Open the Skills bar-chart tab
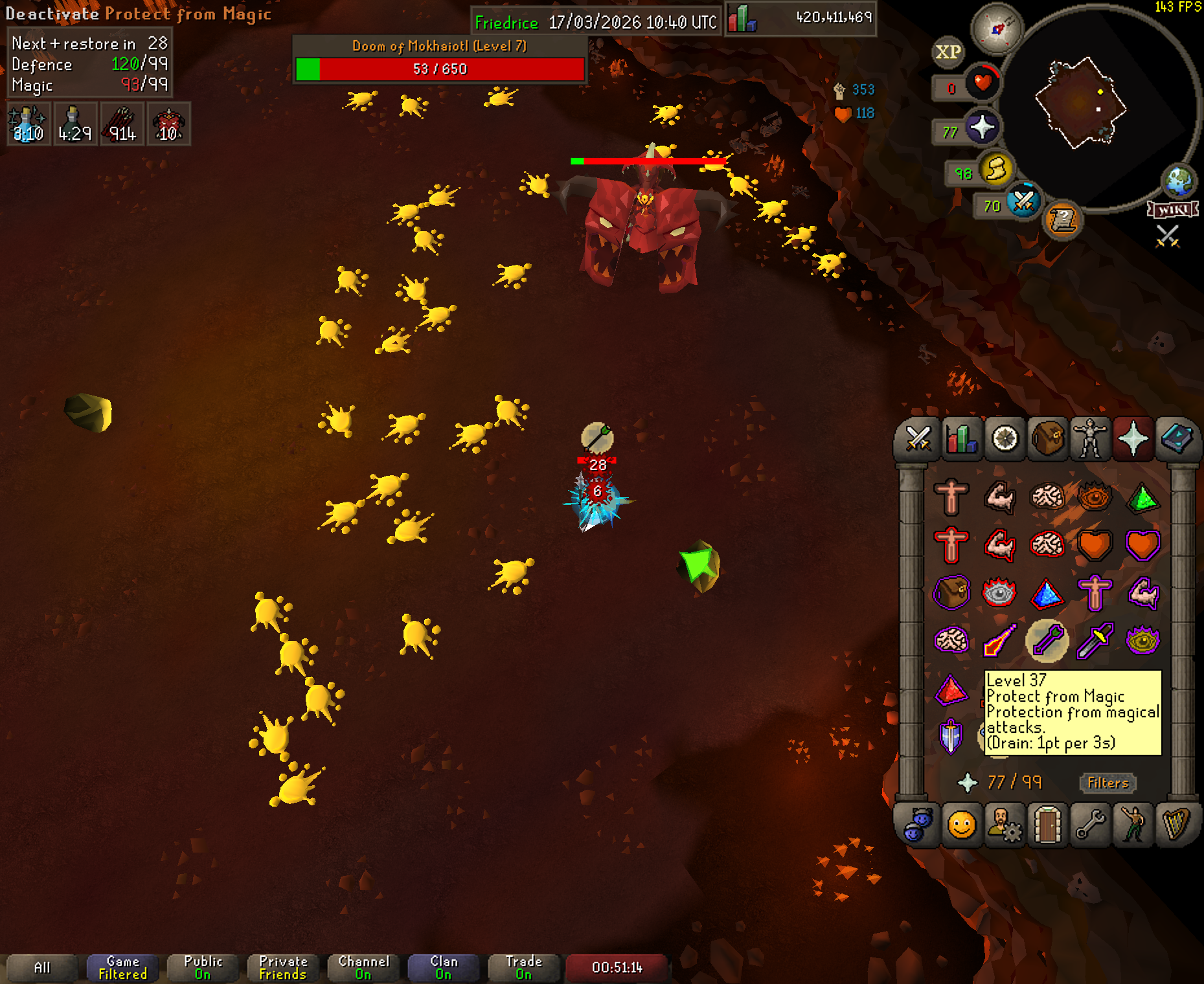The height and width of the screenshot is (984, 1204). [x=961, y=439]
